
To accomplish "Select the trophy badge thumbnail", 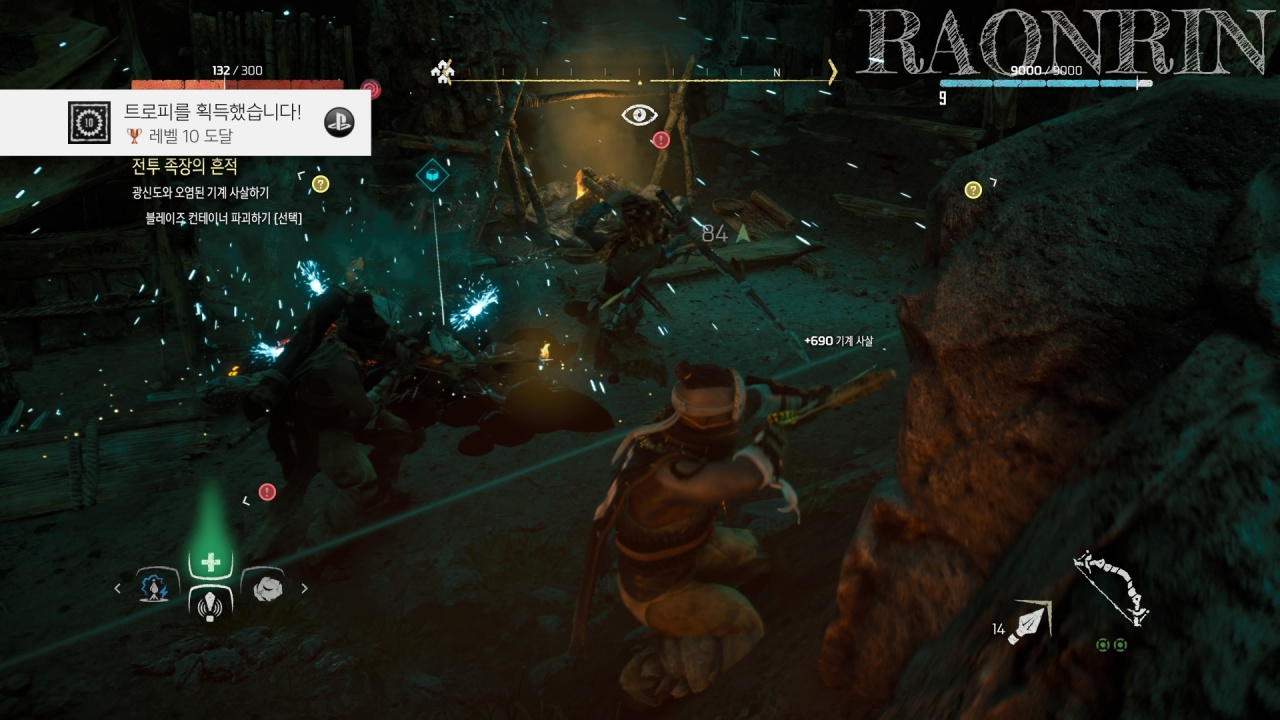I will [89, 122].
